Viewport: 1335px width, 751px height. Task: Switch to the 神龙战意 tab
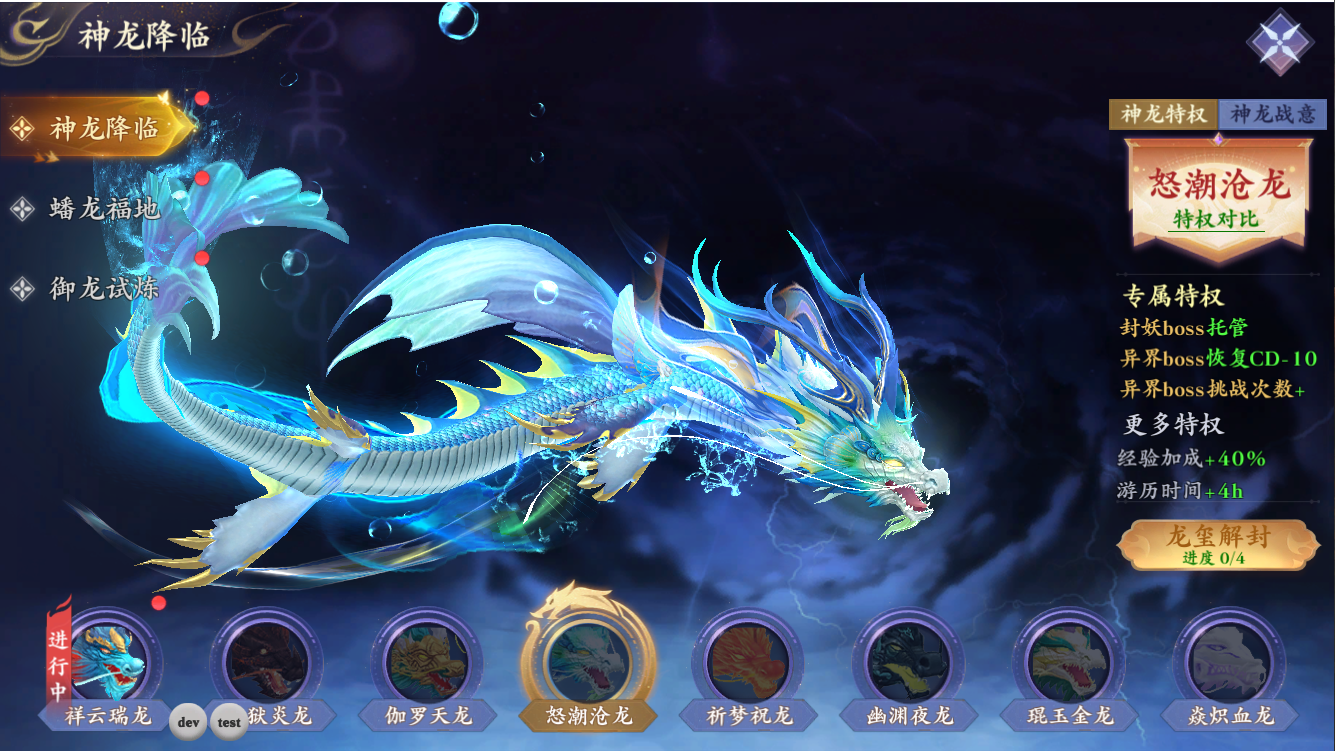pyautogui.click(x=1272, y=114)
